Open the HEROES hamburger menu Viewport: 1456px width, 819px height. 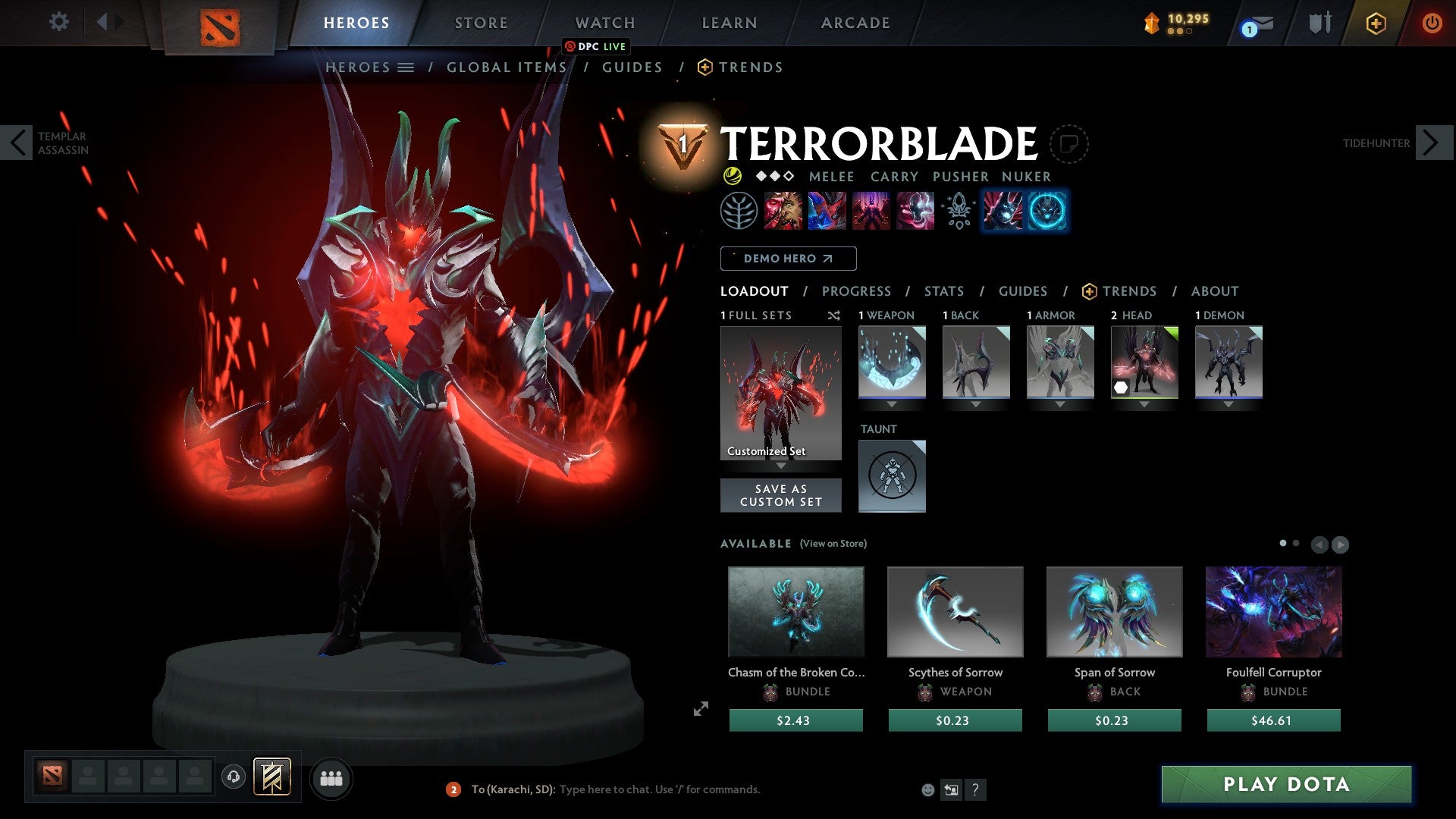click(x=407, y=67)
